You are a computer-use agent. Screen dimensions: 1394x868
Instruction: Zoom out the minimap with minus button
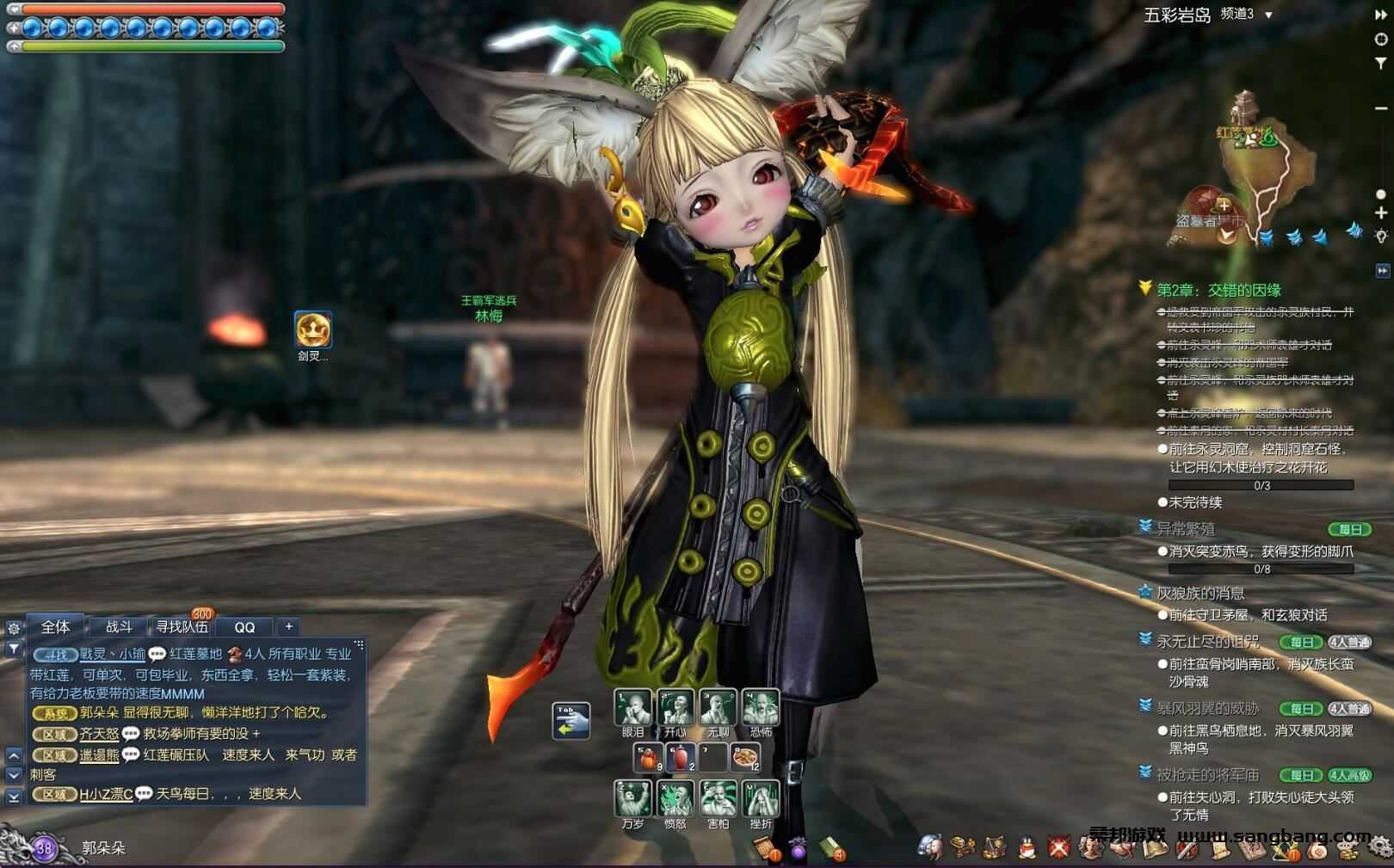(1381, 108)
